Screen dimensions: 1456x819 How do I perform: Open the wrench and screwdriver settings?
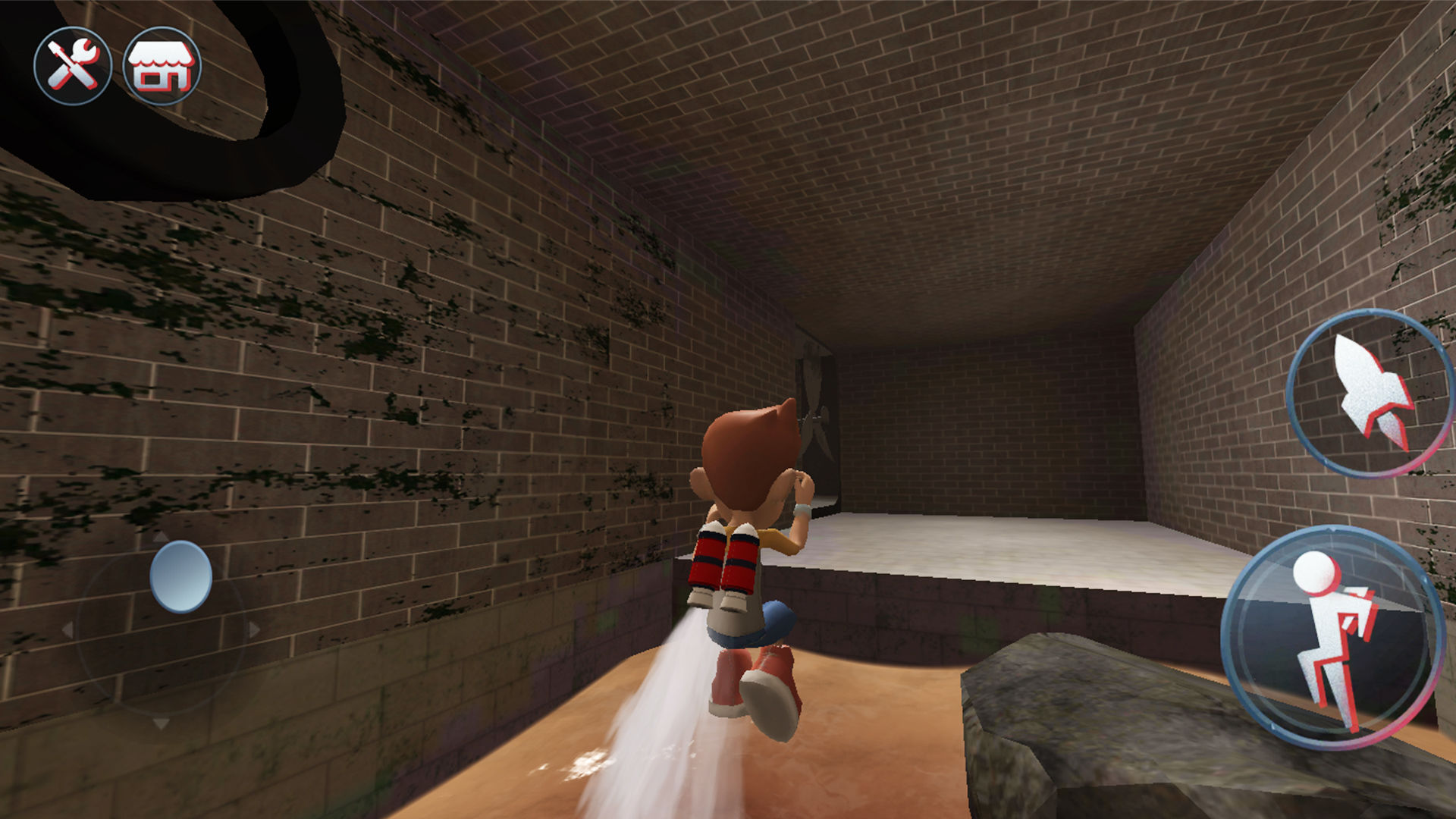pyautogui.click(x=73, y=66)
